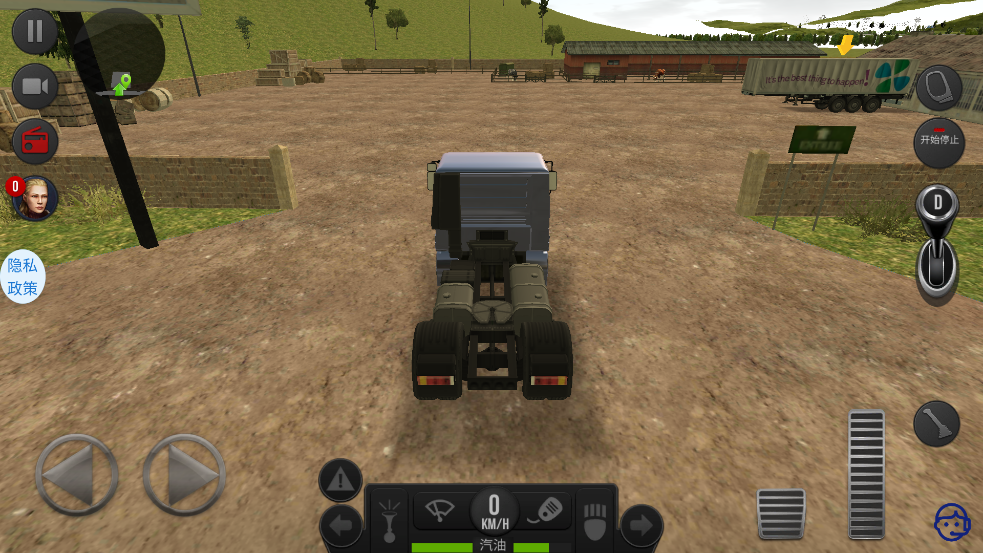Screen dimensions: 983x553
Task: Shift the D gear selector
Action: tap(937, 245)
